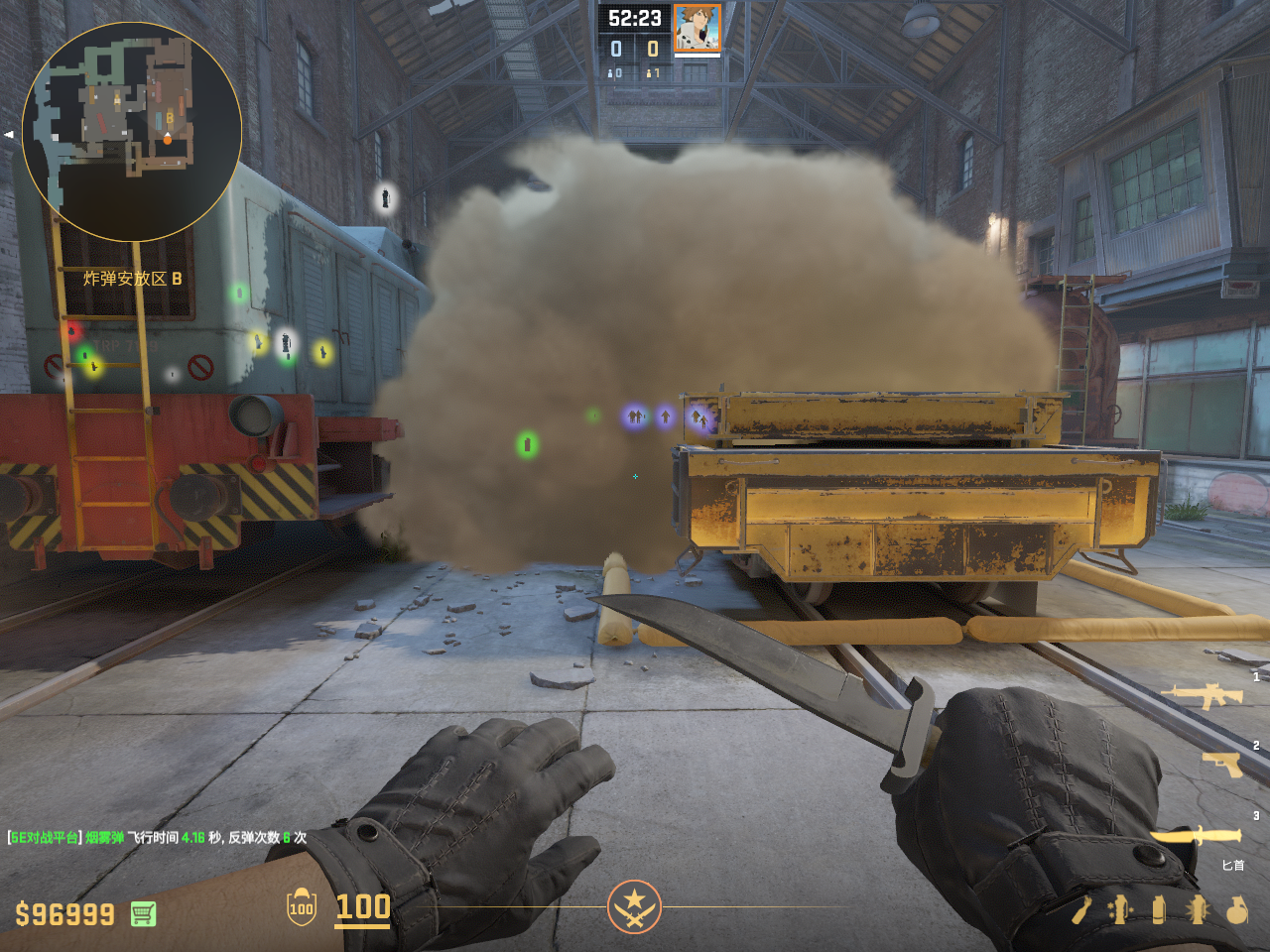Click the circular radar minimap
Image resolution: width=1270 pixels, height=952 pixels.
[132, 132]
